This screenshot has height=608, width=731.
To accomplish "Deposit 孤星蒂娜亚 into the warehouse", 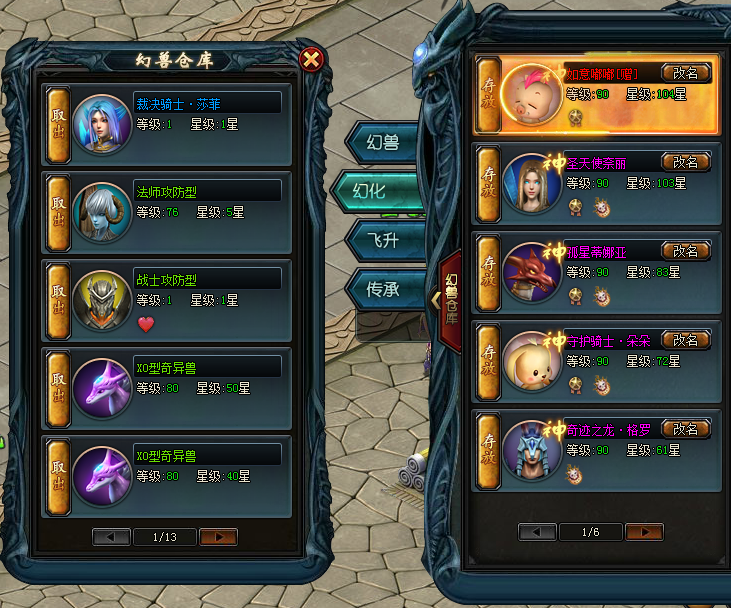I will [x=488, y=273].
